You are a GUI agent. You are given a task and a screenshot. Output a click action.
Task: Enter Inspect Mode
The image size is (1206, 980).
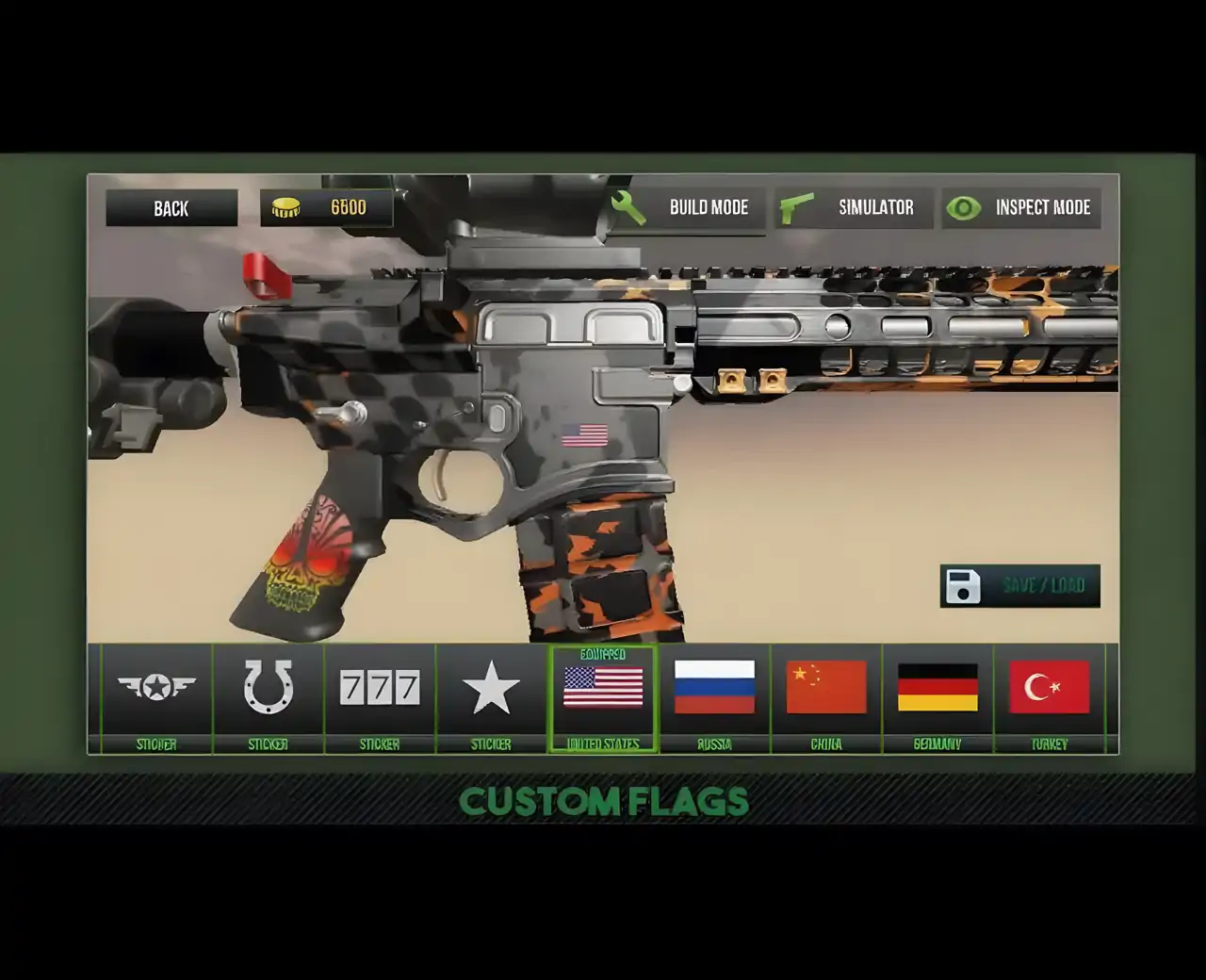pos(1020,208)
